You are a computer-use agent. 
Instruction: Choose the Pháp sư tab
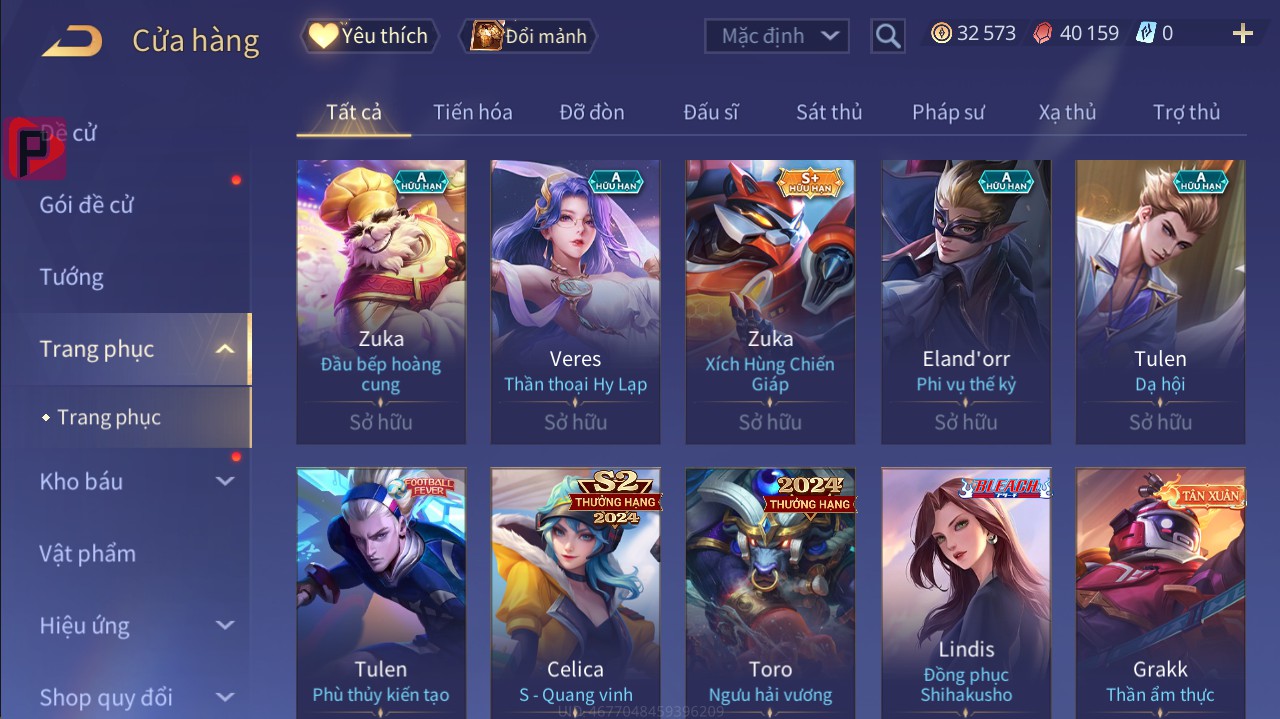click(948, 112)
